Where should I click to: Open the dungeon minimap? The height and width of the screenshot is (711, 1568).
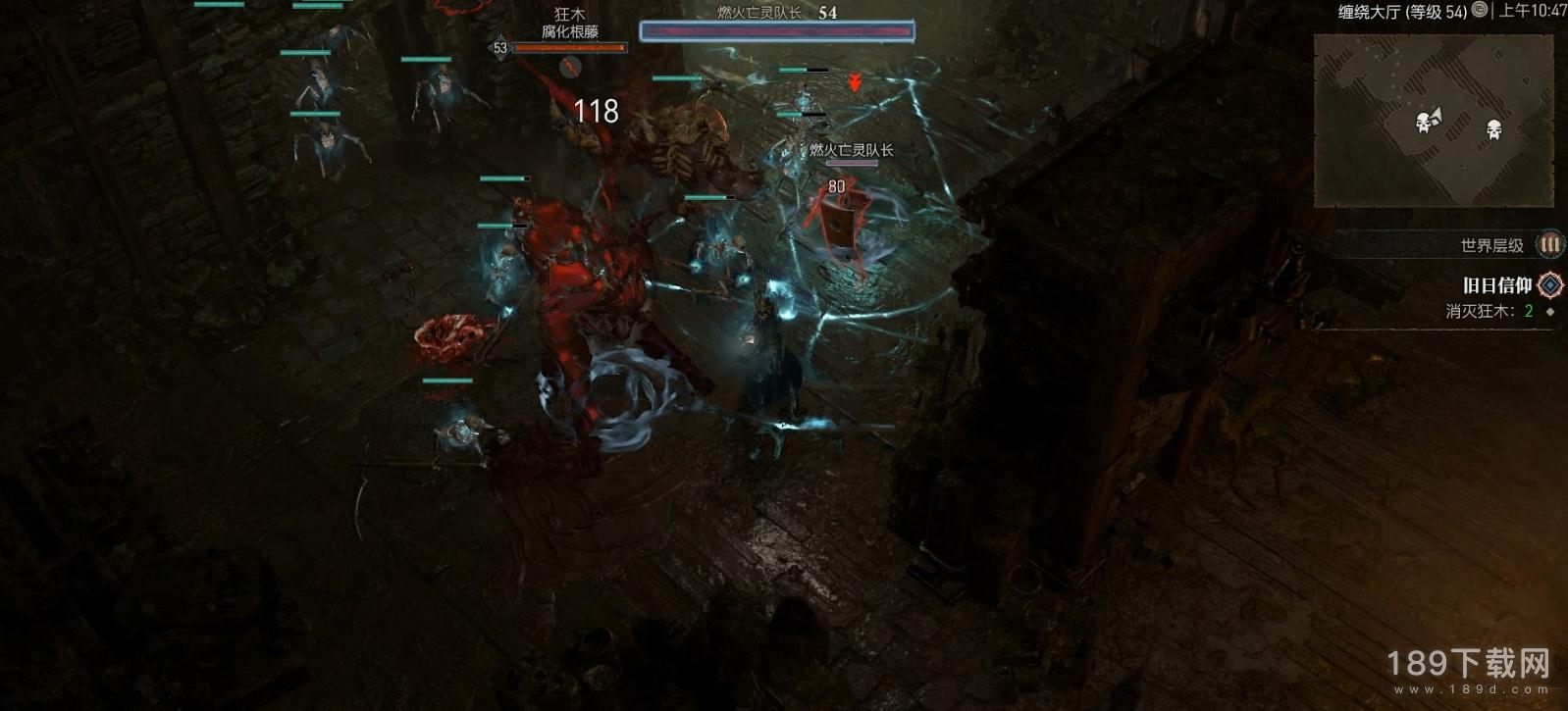[1434, 121]
